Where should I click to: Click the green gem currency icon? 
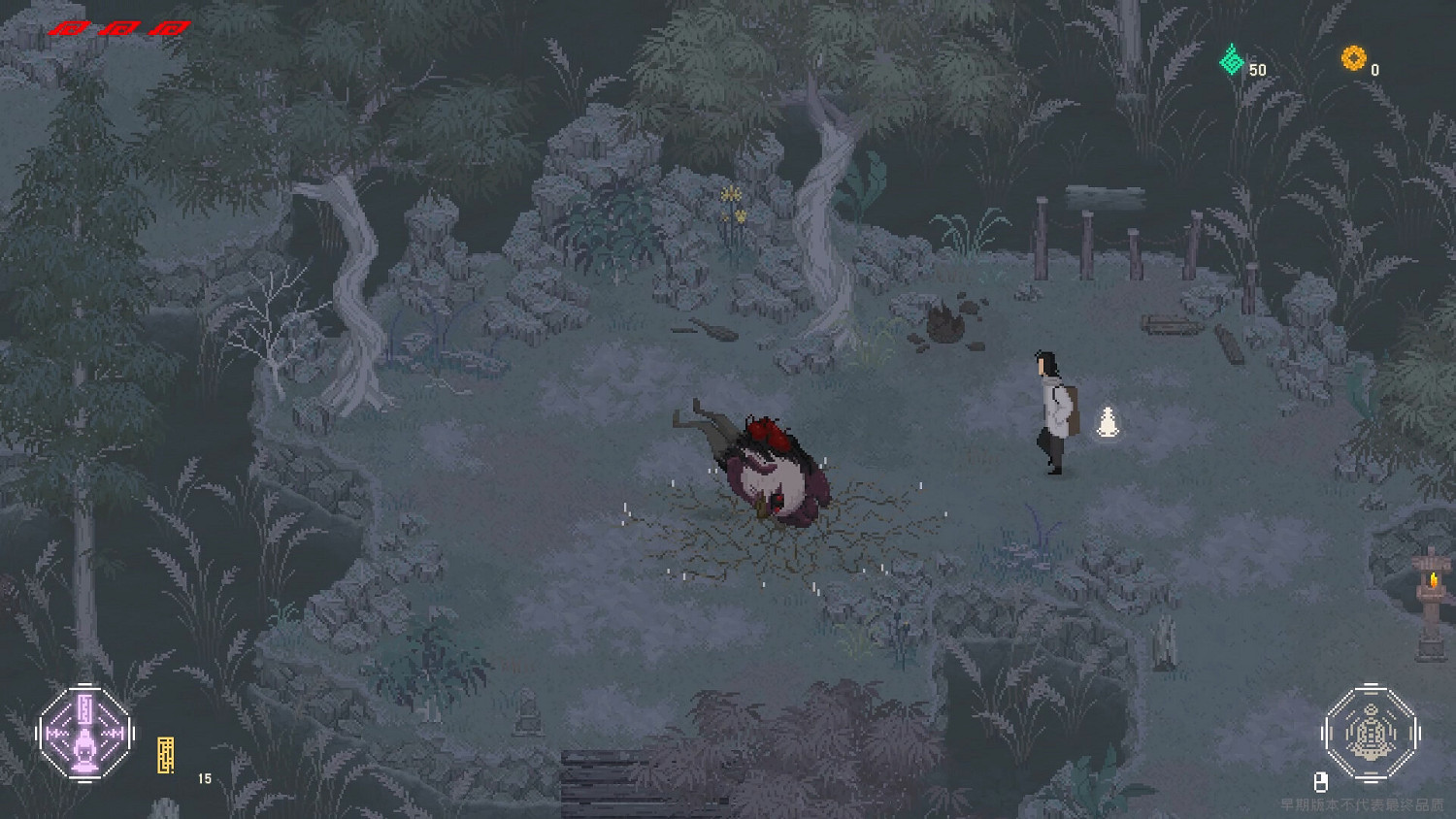pyautogui.click(x=1231, y=60)
